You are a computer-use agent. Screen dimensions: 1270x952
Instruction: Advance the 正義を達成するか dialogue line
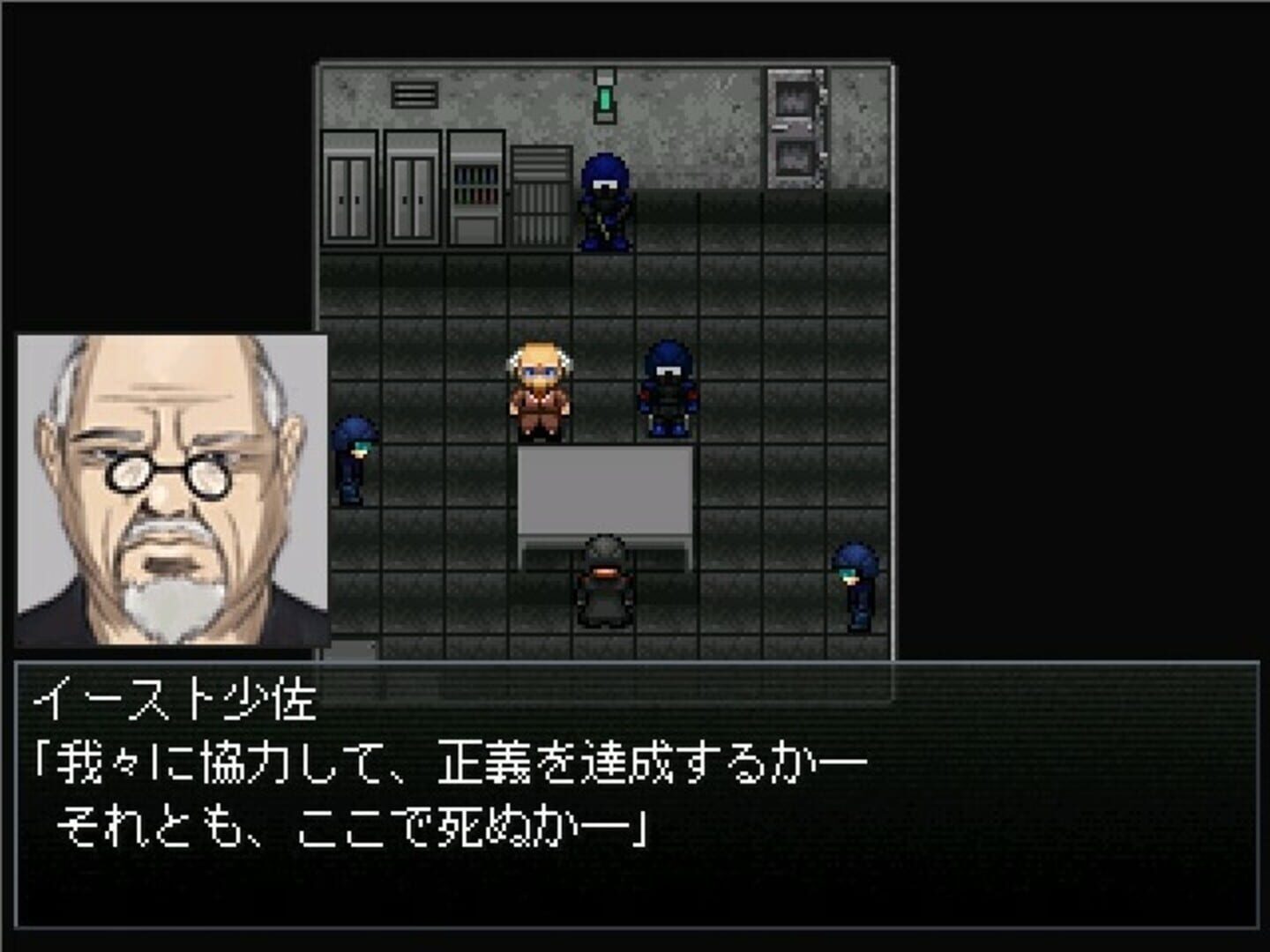[x=441, y=762]
